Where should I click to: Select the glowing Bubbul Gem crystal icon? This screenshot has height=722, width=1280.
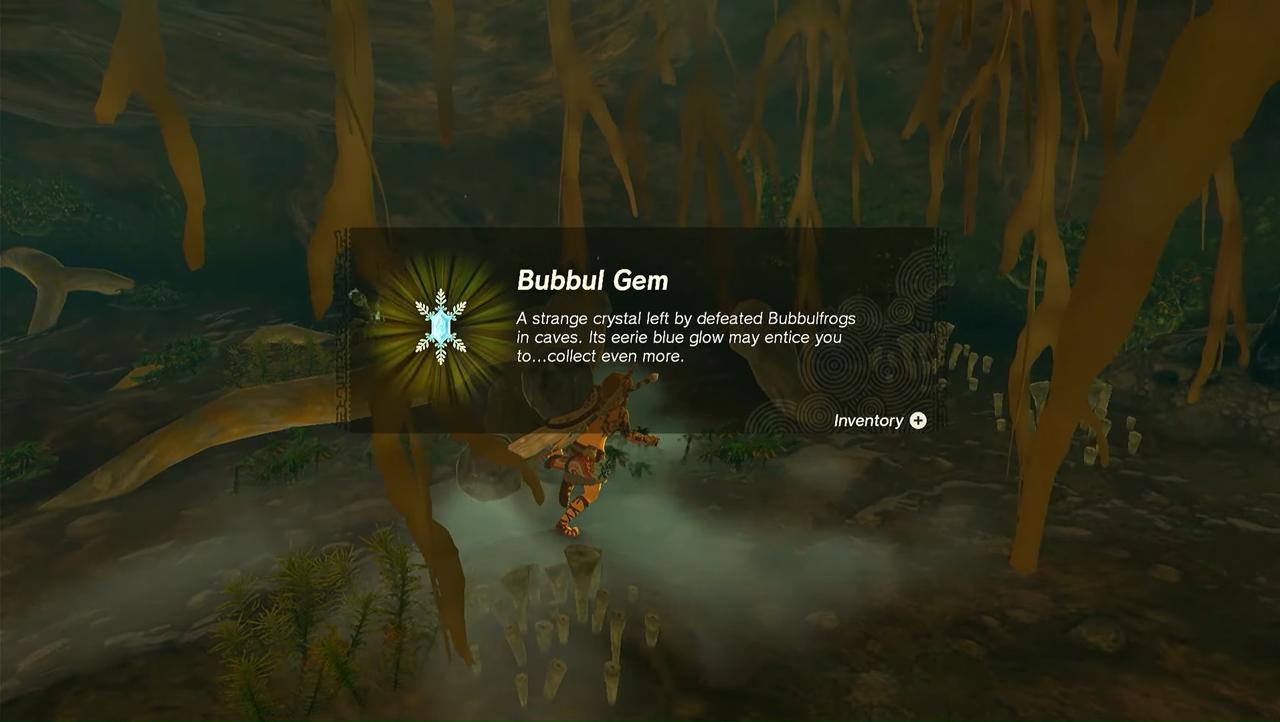pos(439,326)
